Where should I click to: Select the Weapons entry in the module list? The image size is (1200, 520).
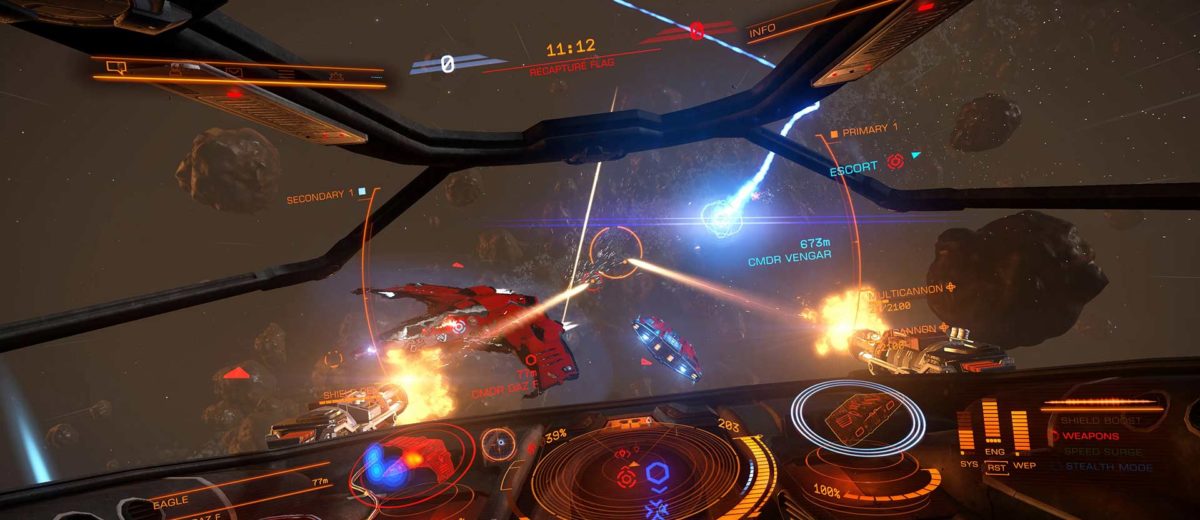[x=1090, y=436]
